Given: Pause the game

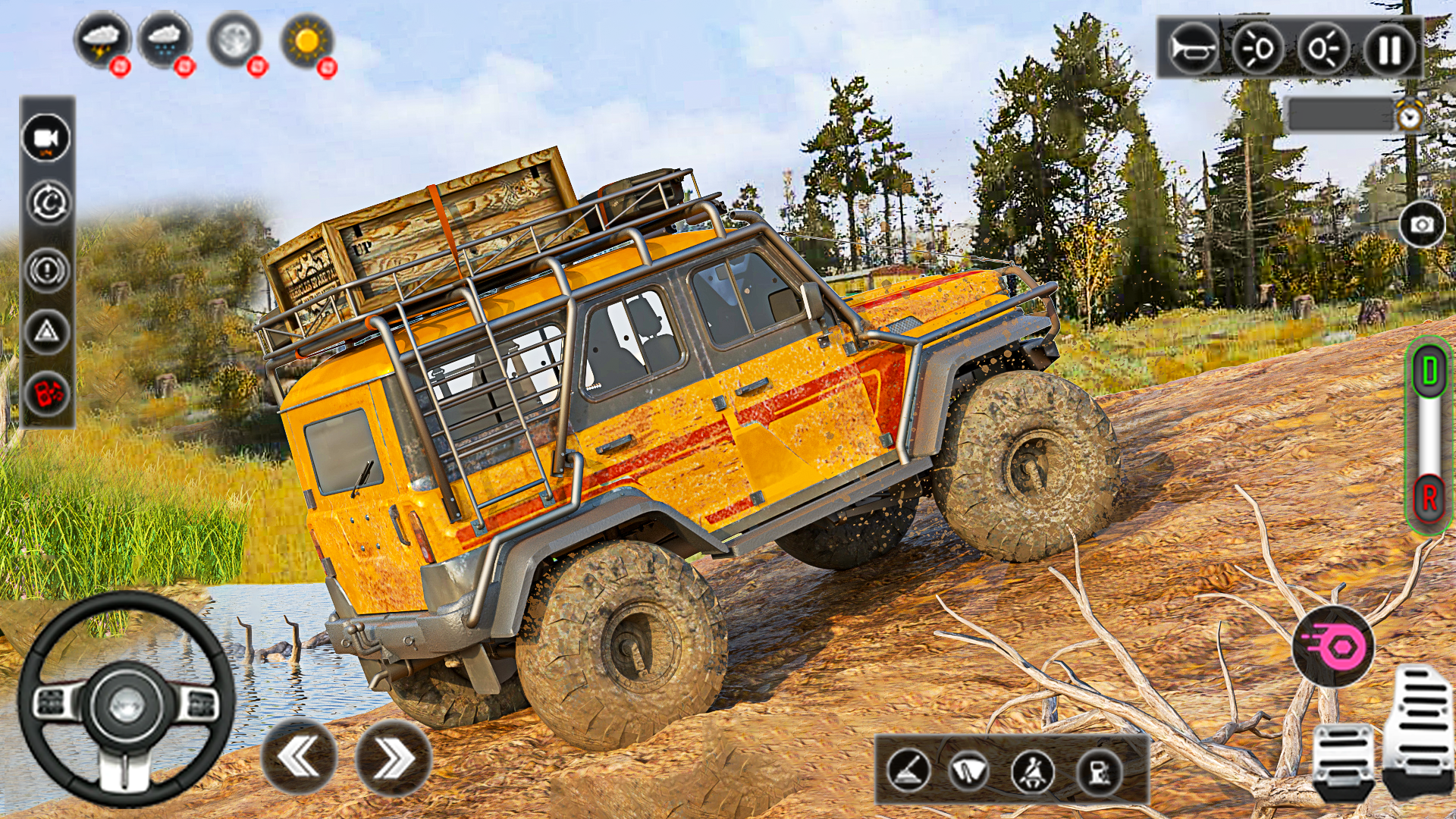Looking at the screenshot, I should point(1389,49).
